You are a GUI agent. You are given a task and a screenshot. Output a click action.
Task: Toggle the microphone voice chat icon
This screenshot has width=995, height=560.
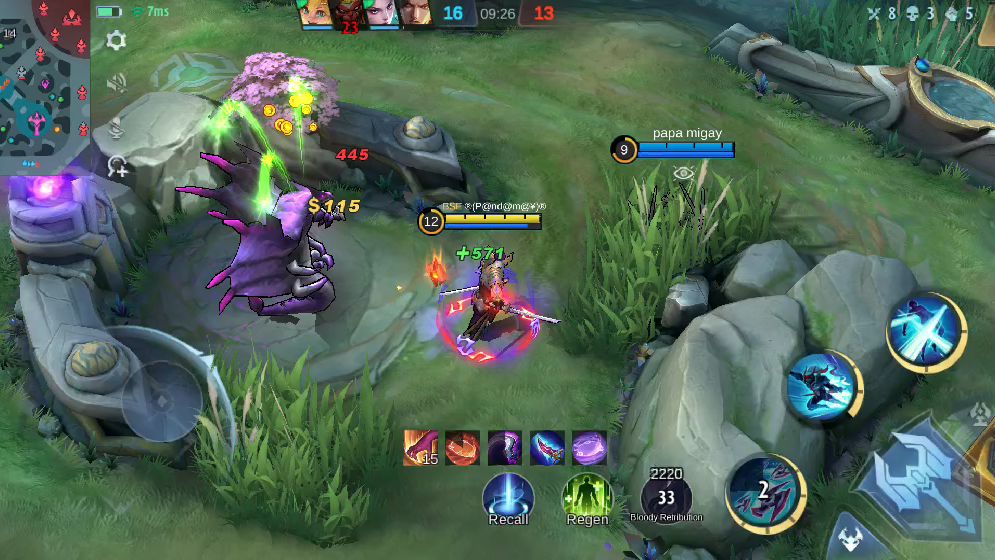(x=117, y=127)
